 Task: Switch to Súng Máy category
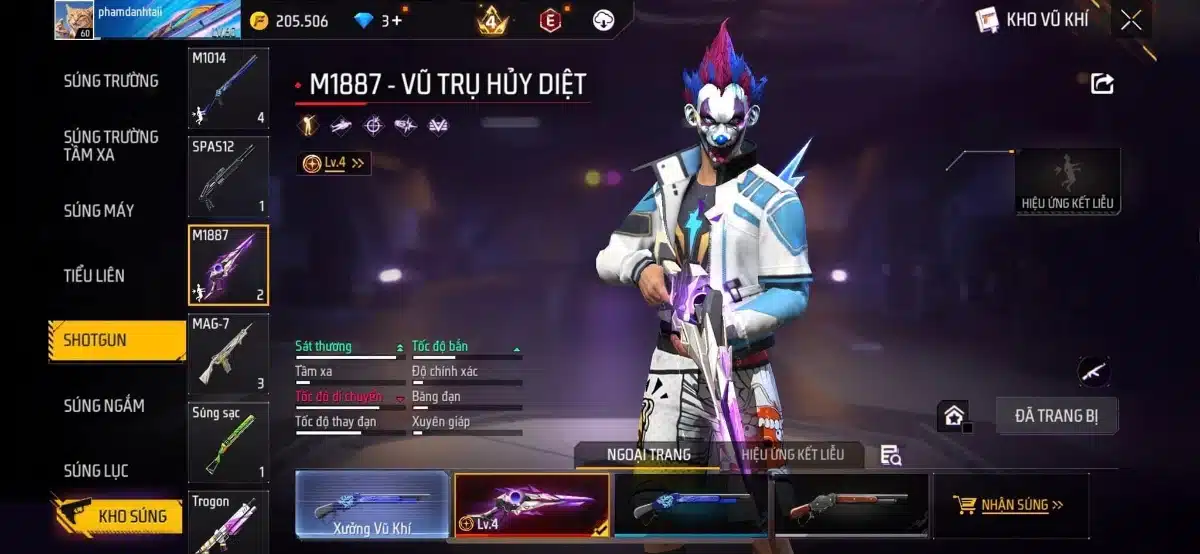pyautogui.click(x=98, y=210)
